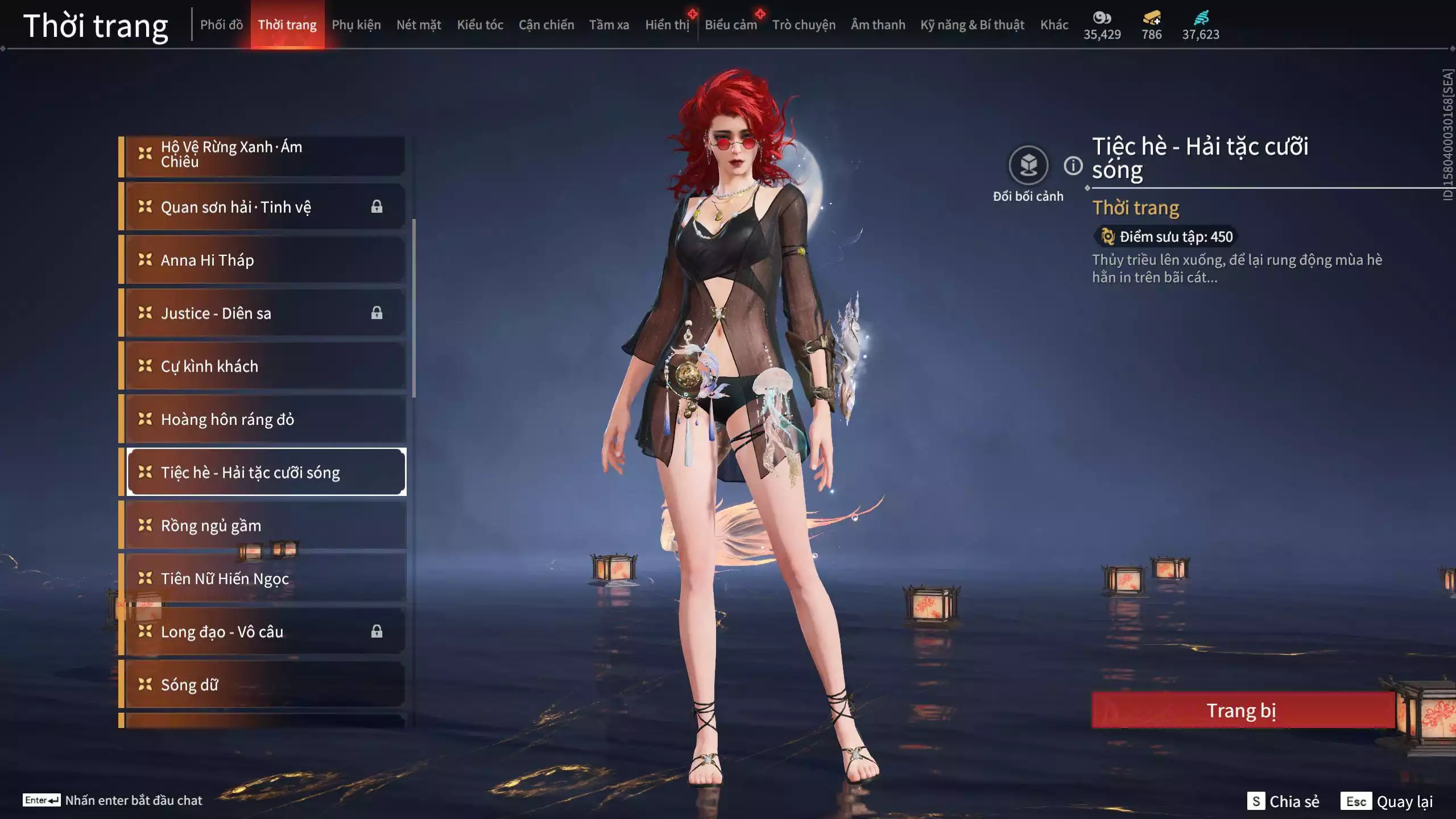
Task: Click the Chia sẻ share button
Action: 1283,801
